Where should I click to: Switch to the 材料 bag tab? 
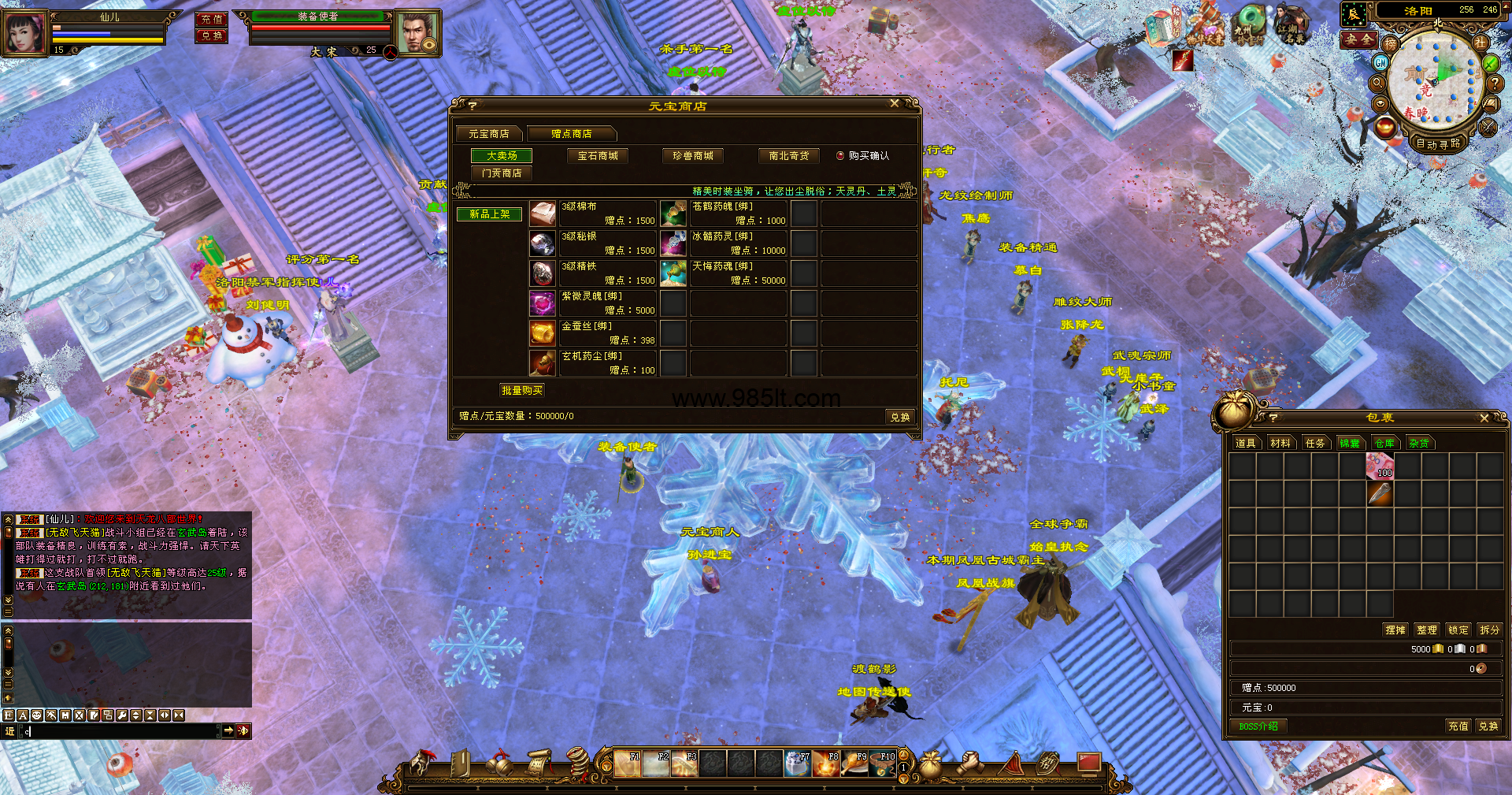coord(1280,444)
